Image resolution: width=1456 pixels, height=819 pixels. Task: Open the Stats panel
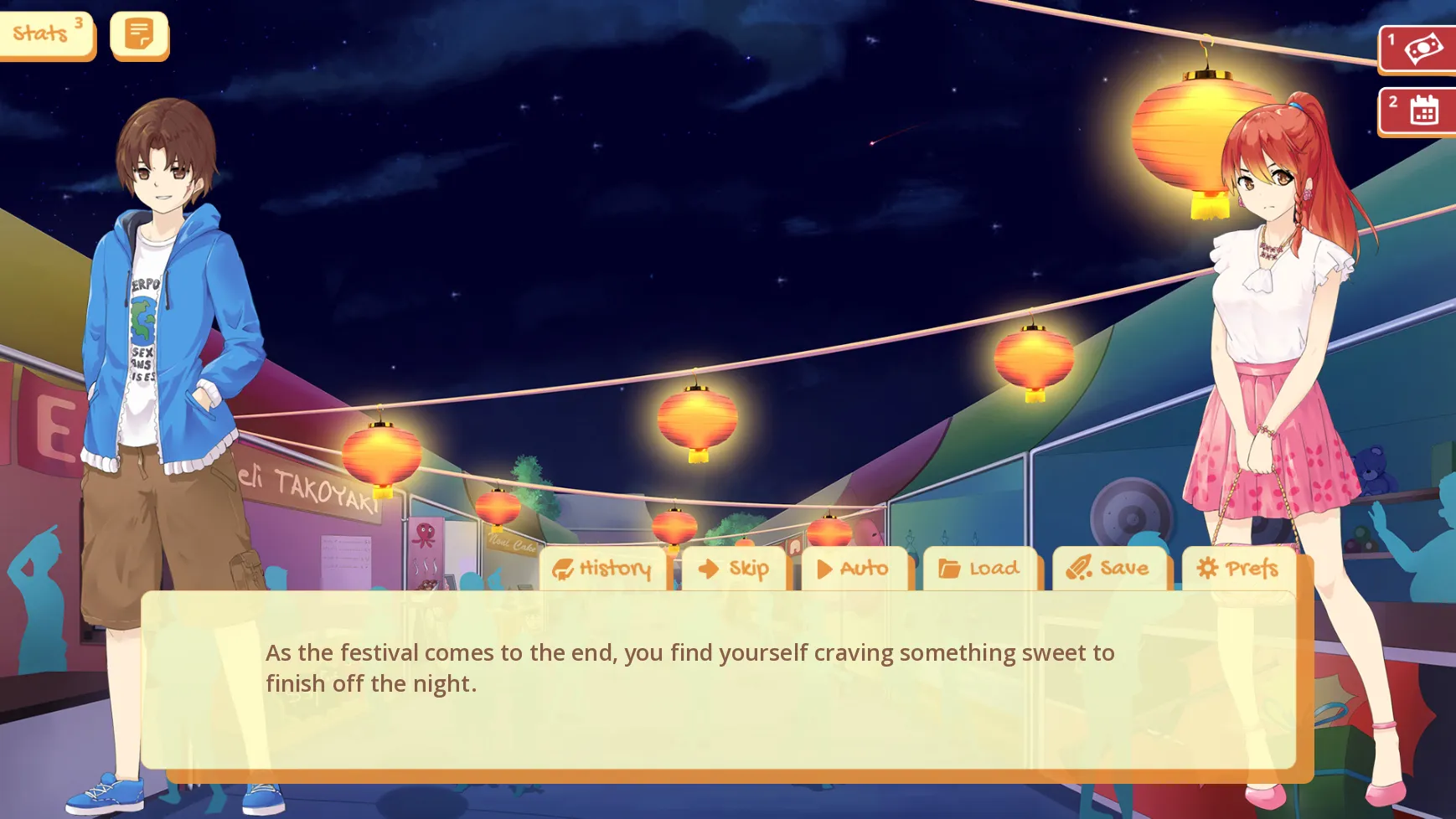[x=46, y=34]
